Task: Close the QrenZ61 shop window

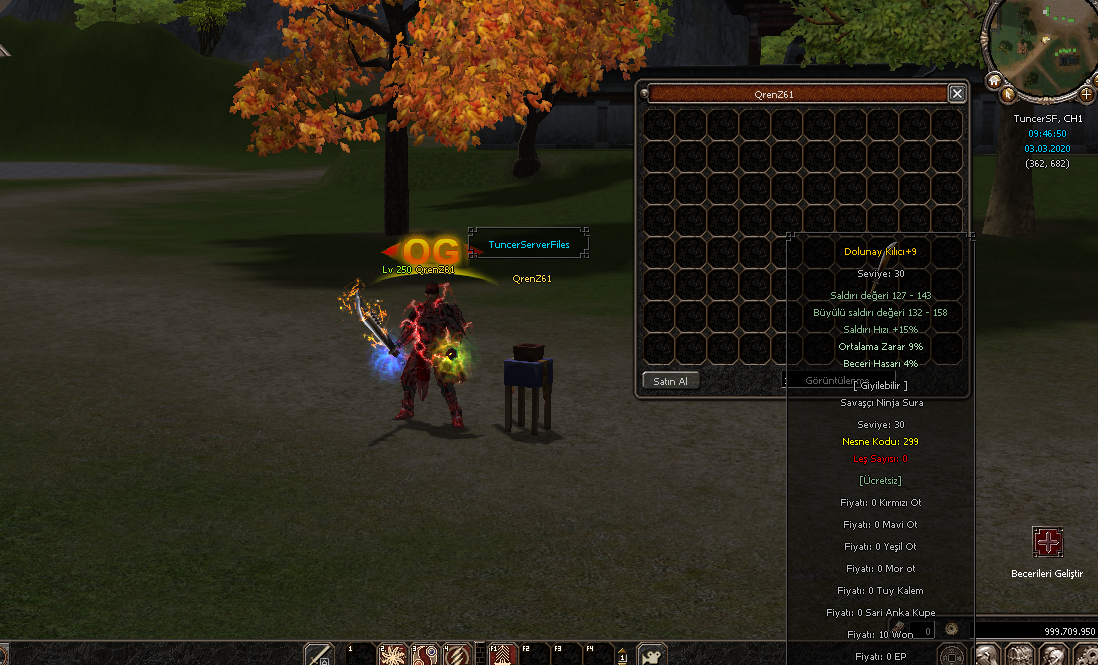Action: point(957,93)
